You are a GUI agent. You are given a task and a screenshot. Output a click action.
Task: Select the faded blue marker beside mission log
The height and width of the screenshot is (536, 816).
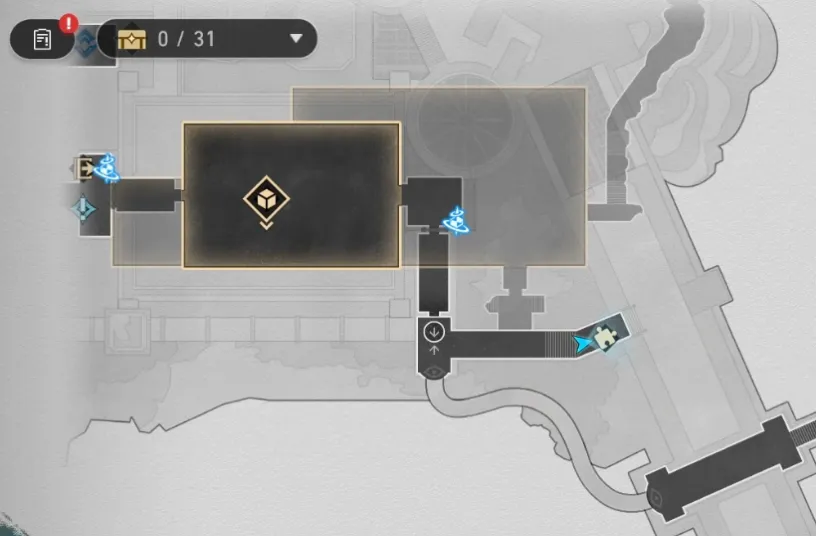tap(88, 44)
